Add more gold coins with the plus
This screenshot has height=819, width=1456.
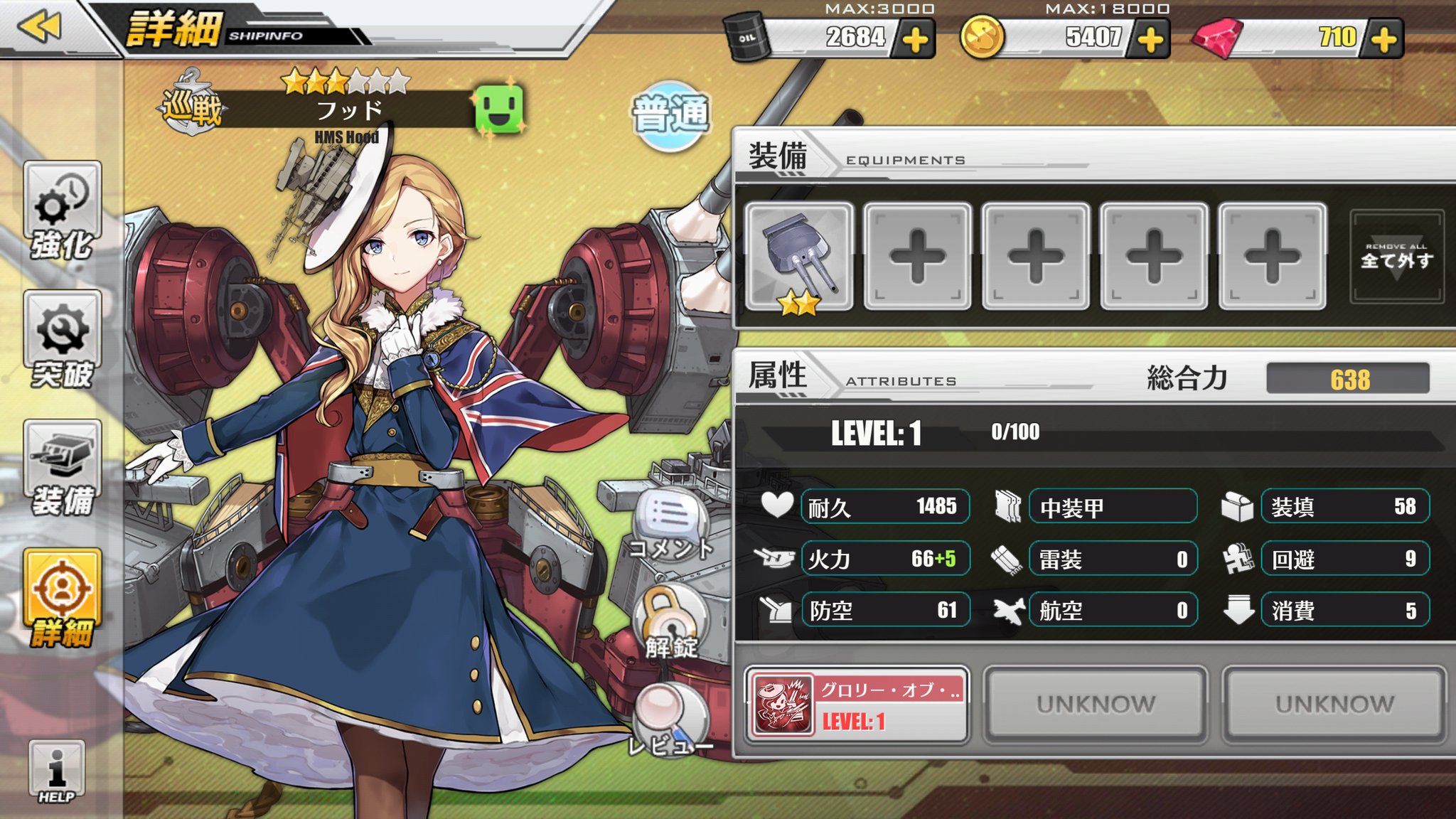(x=1150, y=39)
